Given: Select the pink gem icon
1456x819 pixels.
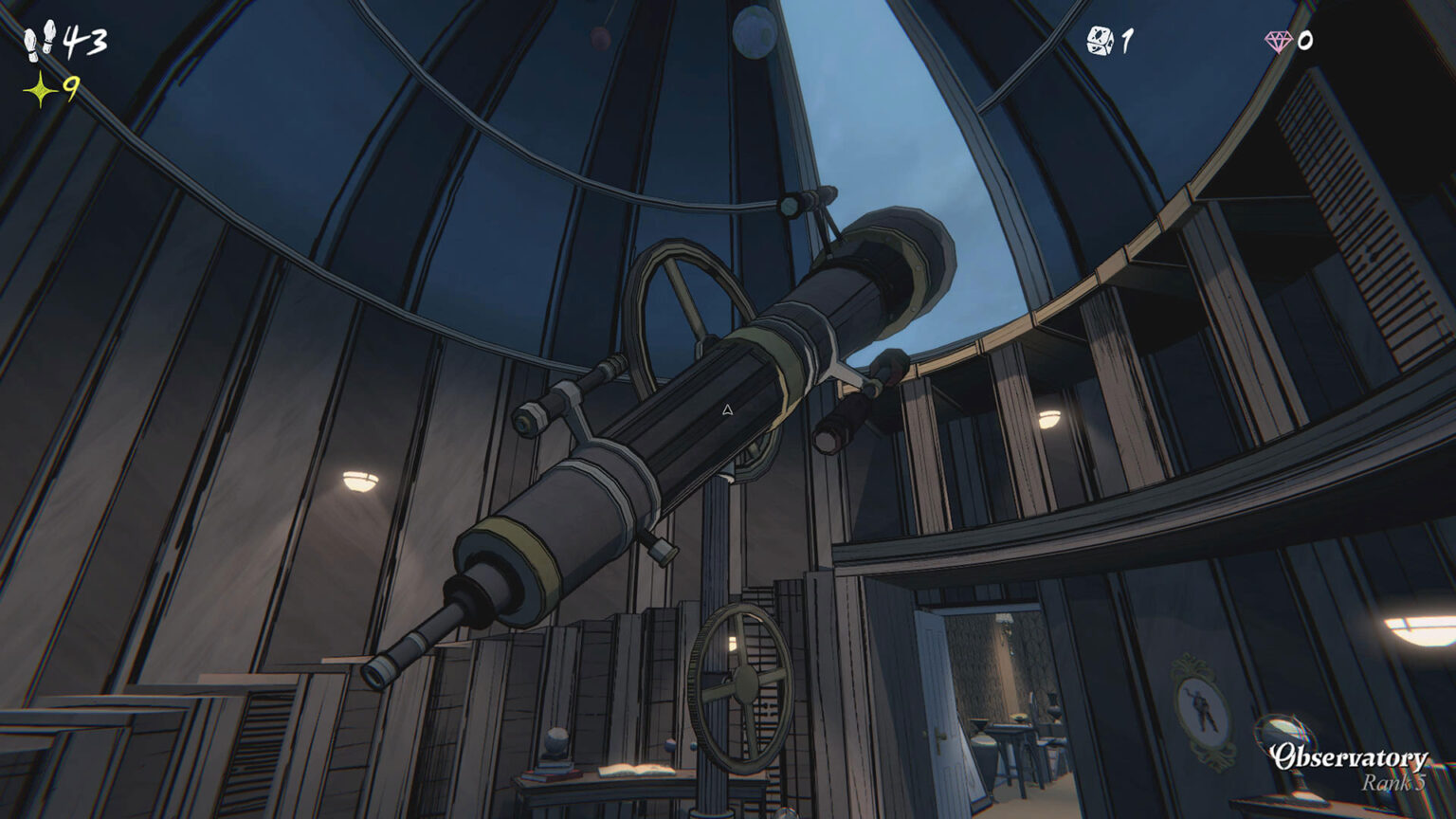Looking at the screenshot, I should tap(1279, 41).
